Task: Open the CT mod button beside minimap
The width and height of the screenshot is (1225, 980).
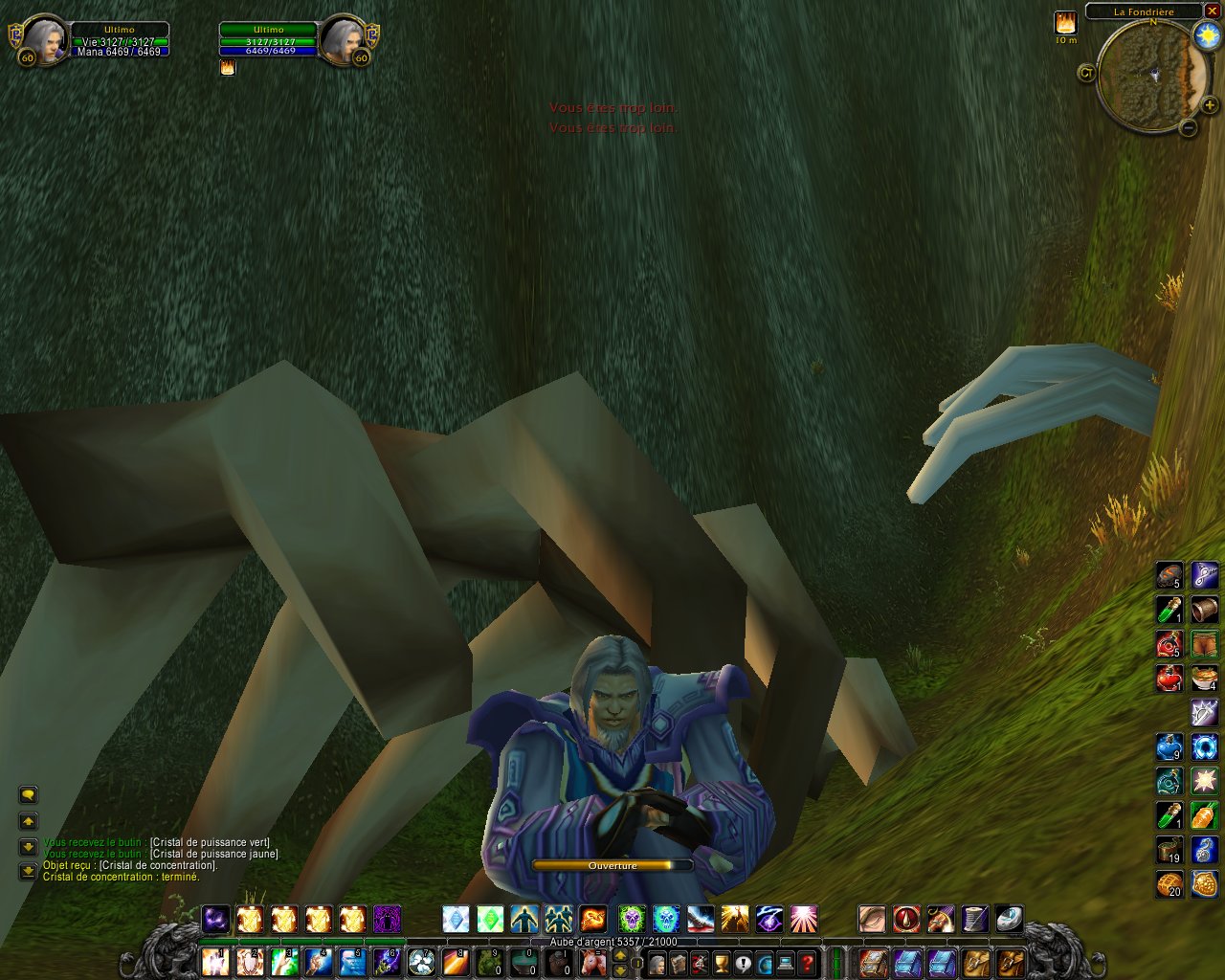Action: (x=1086, y=73)
